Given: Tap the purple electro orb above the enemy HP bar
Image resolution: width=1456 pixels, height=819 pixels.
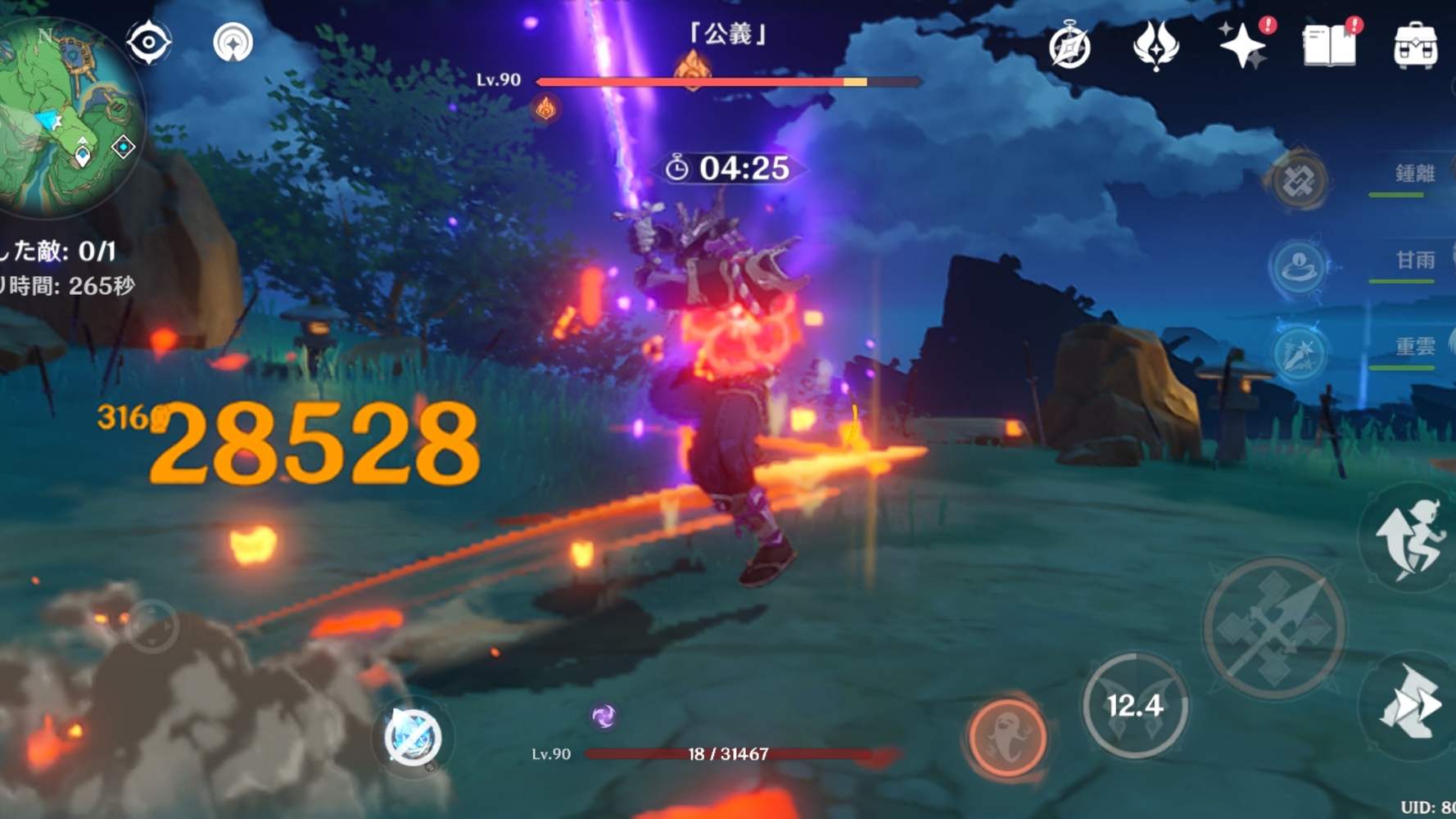Looking at the screenshot, I should 604,716.
